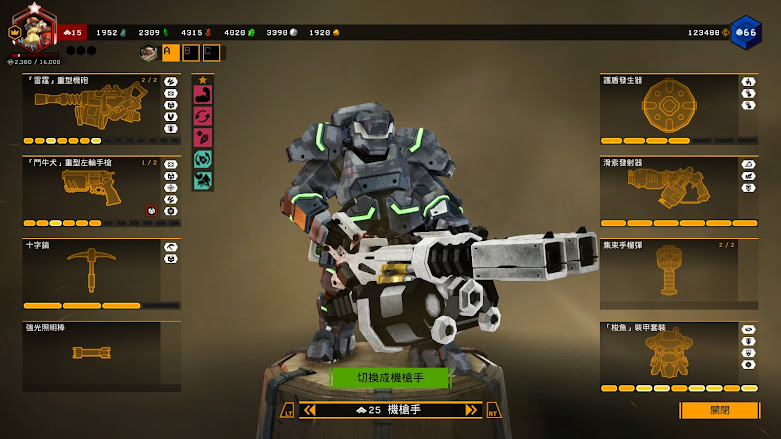Image resolution: width=781 pixels, height=439 pixels.
Task: Close the equipment screen with 關閉
Action: [x=719, y=410]
